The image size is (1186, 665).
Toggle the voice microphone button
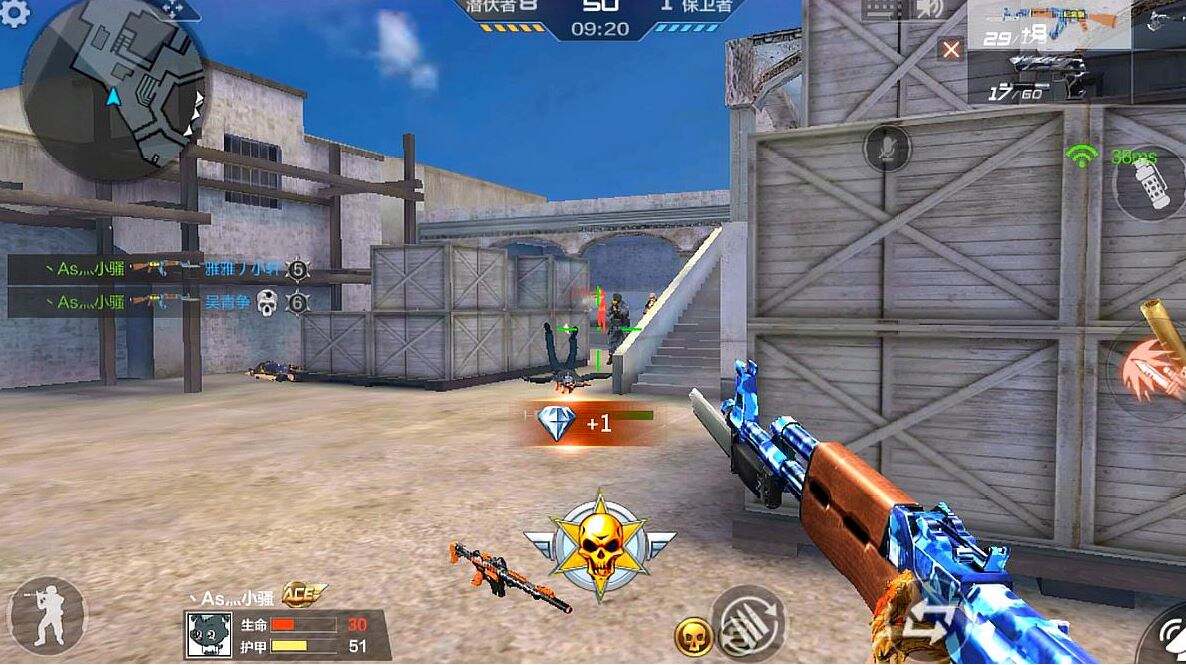coord(887,149)
